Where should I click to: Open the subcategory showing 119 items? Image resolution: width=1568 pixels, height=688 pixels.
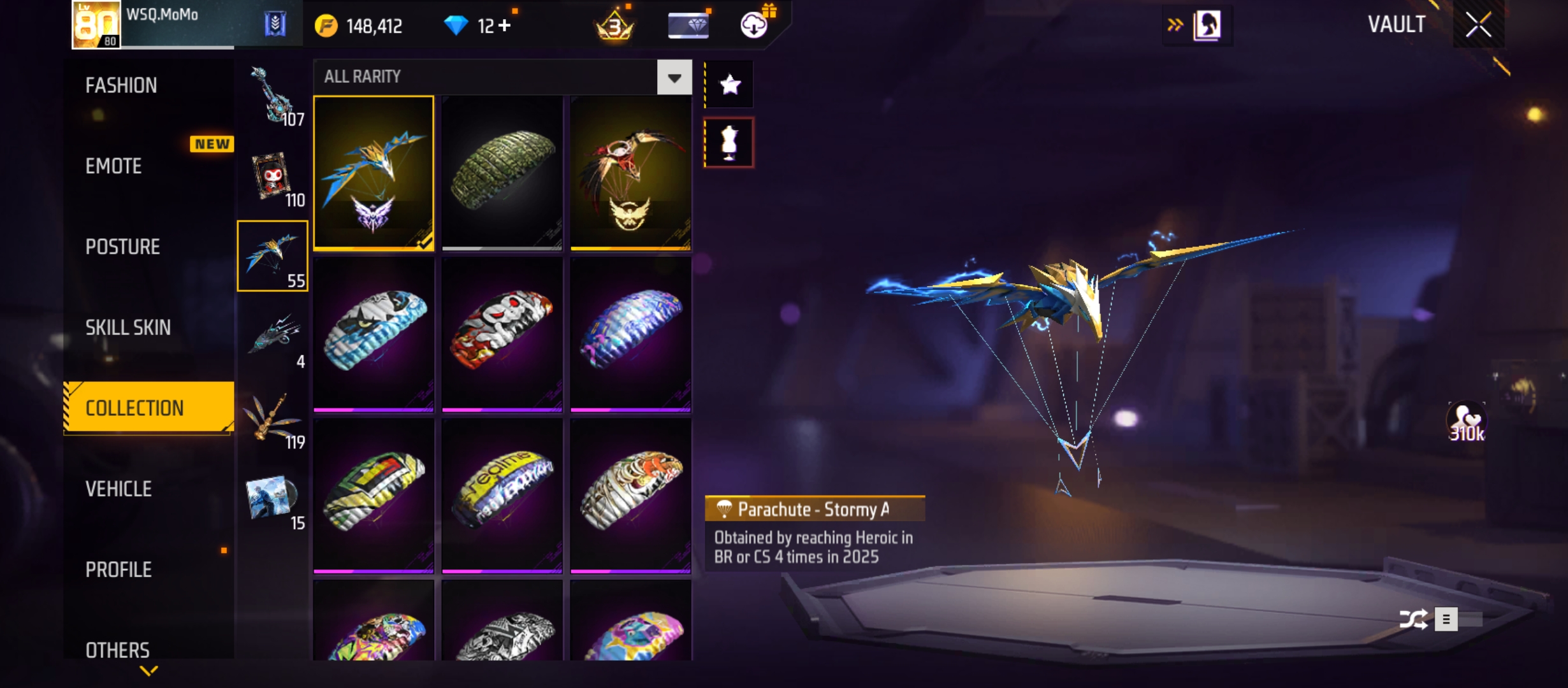click(273, 419)
